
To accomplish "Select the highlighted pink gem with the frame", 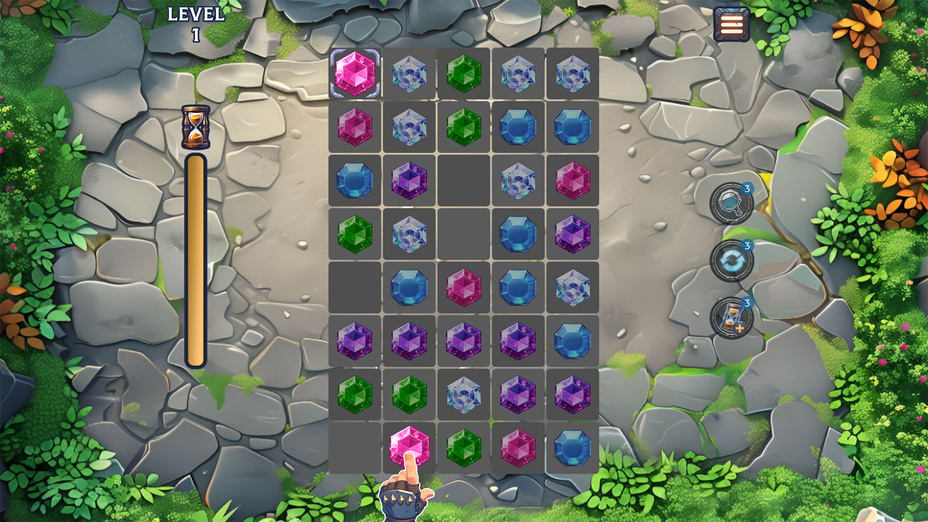I will (355, 74).
